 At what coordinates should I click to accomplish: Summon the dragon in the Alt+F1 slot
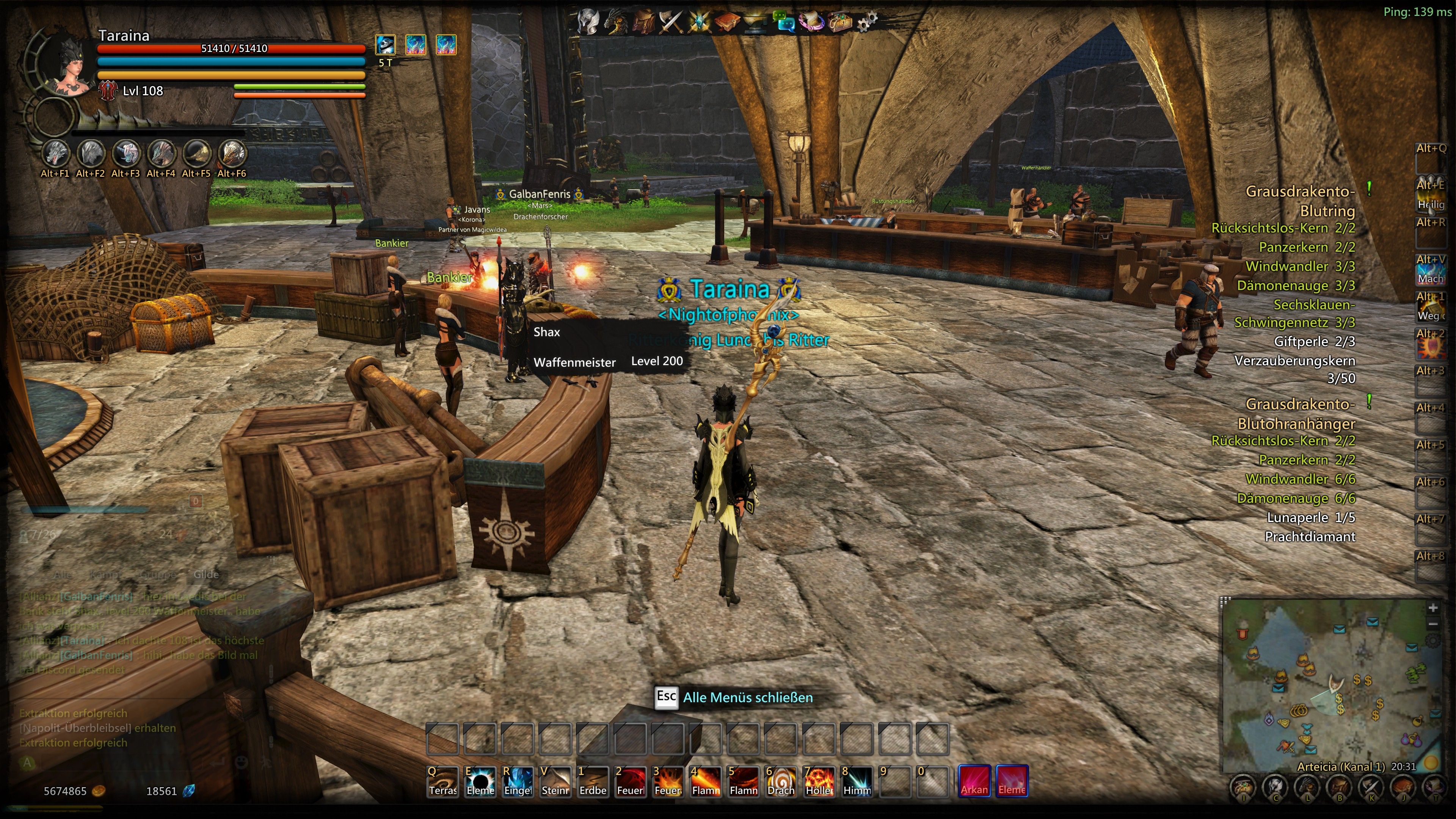(55, 153)
